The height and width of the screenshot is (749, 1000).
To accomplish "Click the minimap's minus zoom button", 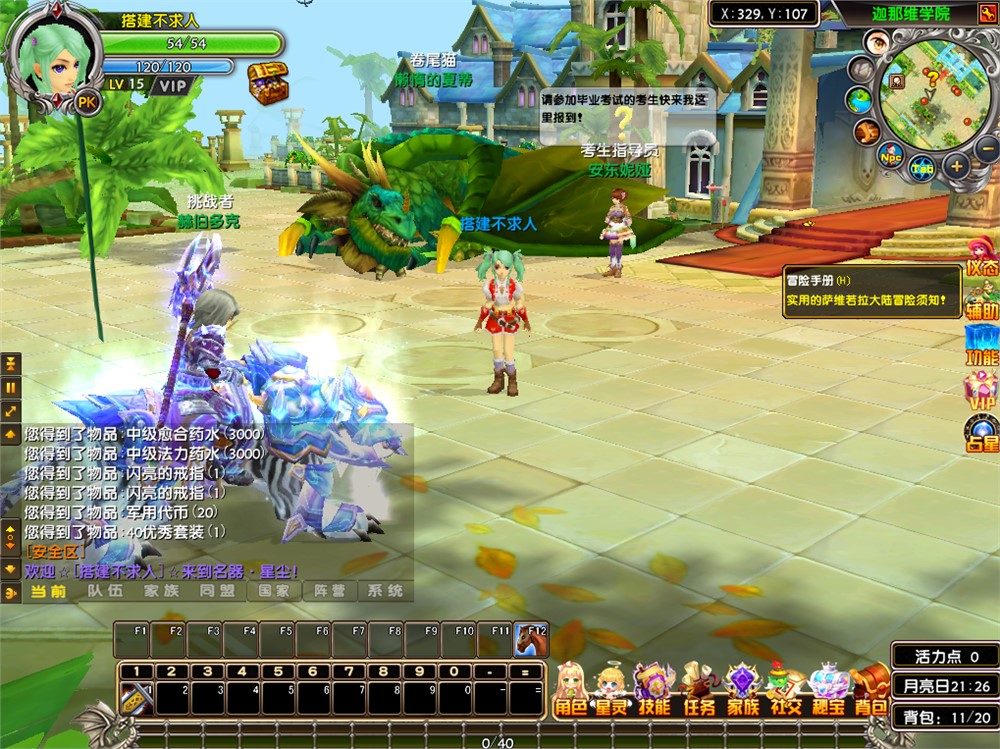I will [987, 150].
